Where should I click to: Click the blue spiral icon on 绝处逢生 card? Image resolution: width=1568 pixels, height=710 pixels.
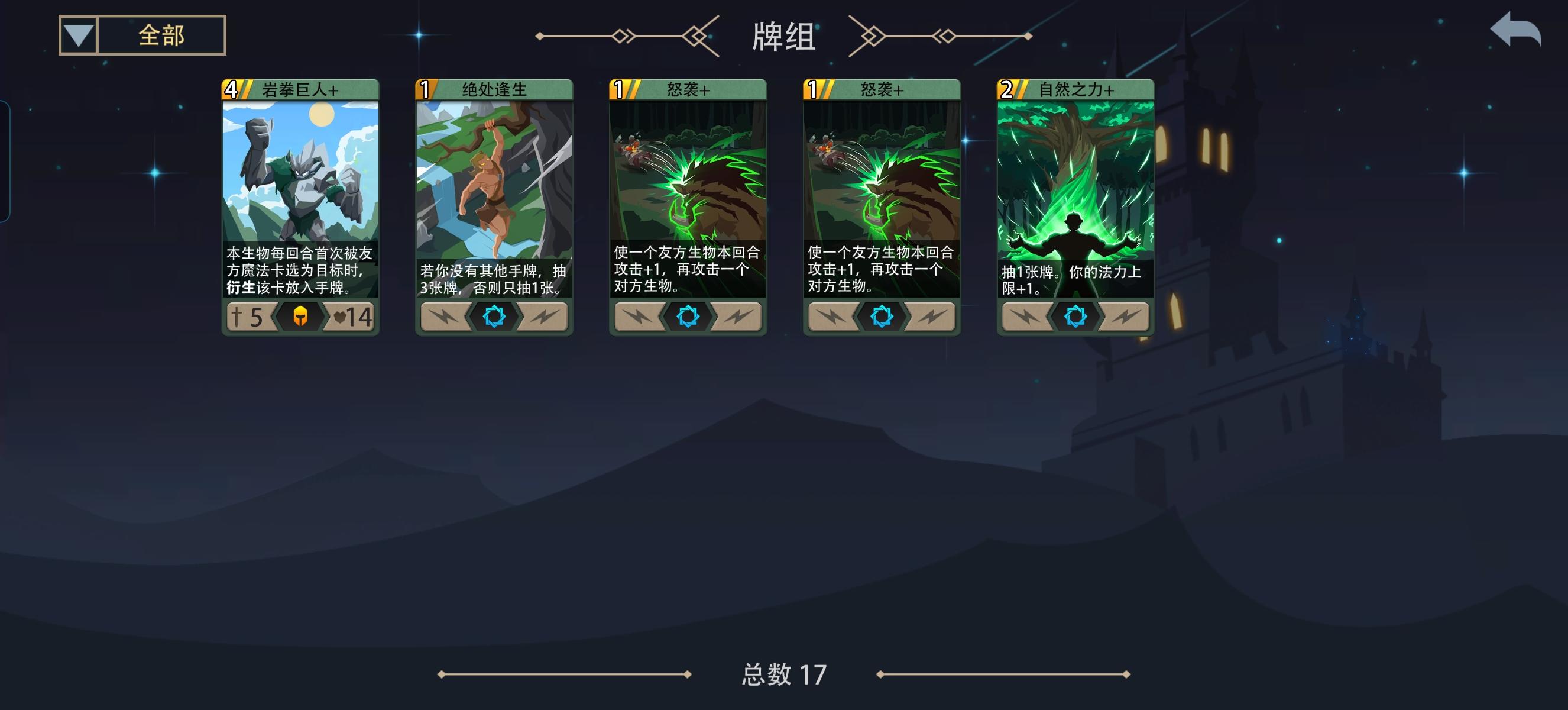pyautogui.click(x=494, y=317)
